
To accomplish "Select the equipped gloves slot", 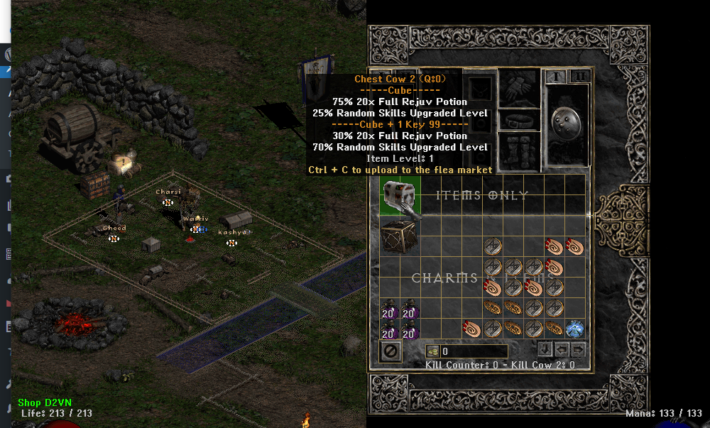I will tap(519, 86).
